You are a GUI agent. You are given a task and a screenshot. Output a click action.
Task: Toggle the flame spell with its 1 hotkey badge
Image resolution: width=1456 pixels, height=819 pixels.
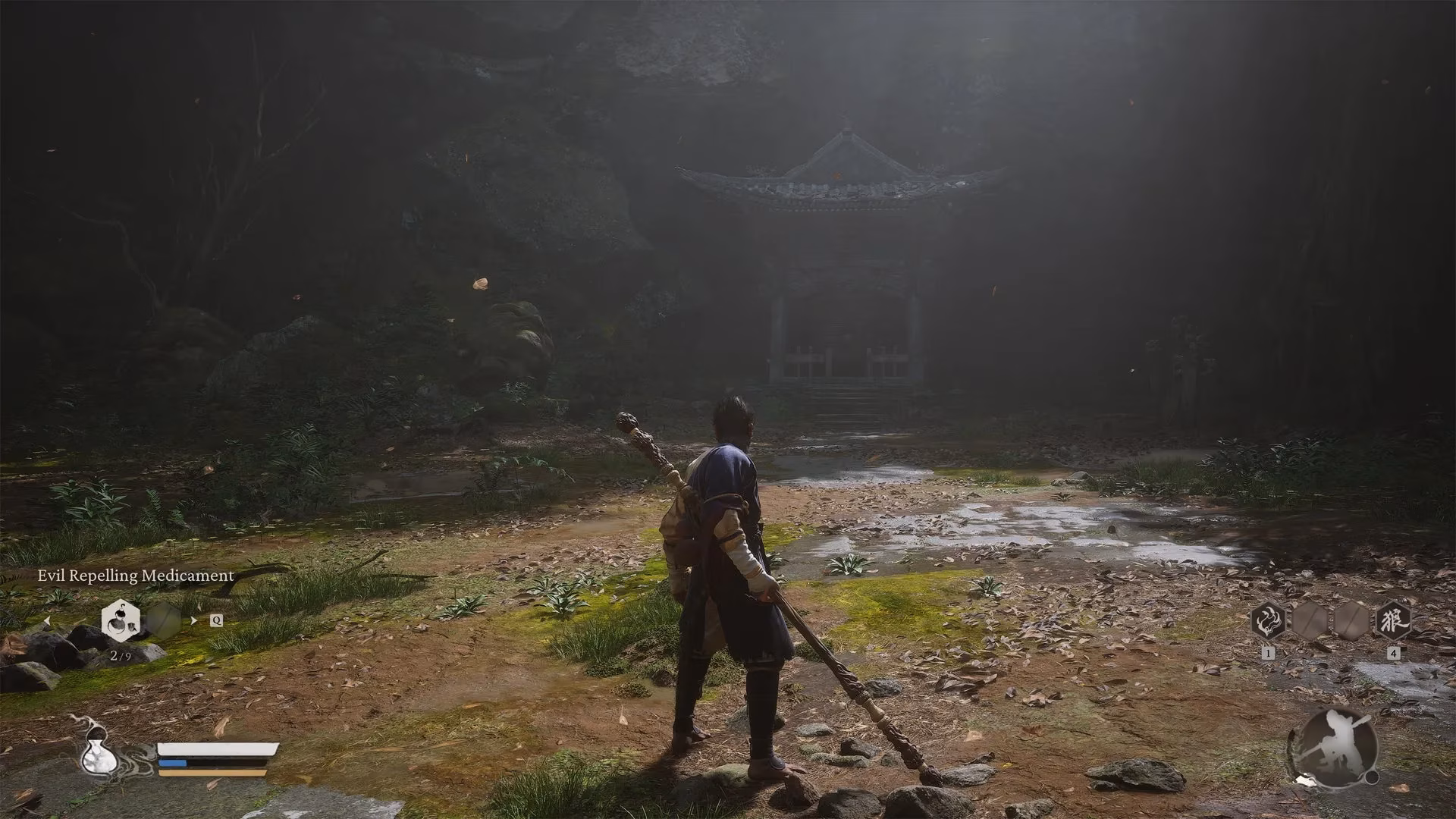(1268, 653)
